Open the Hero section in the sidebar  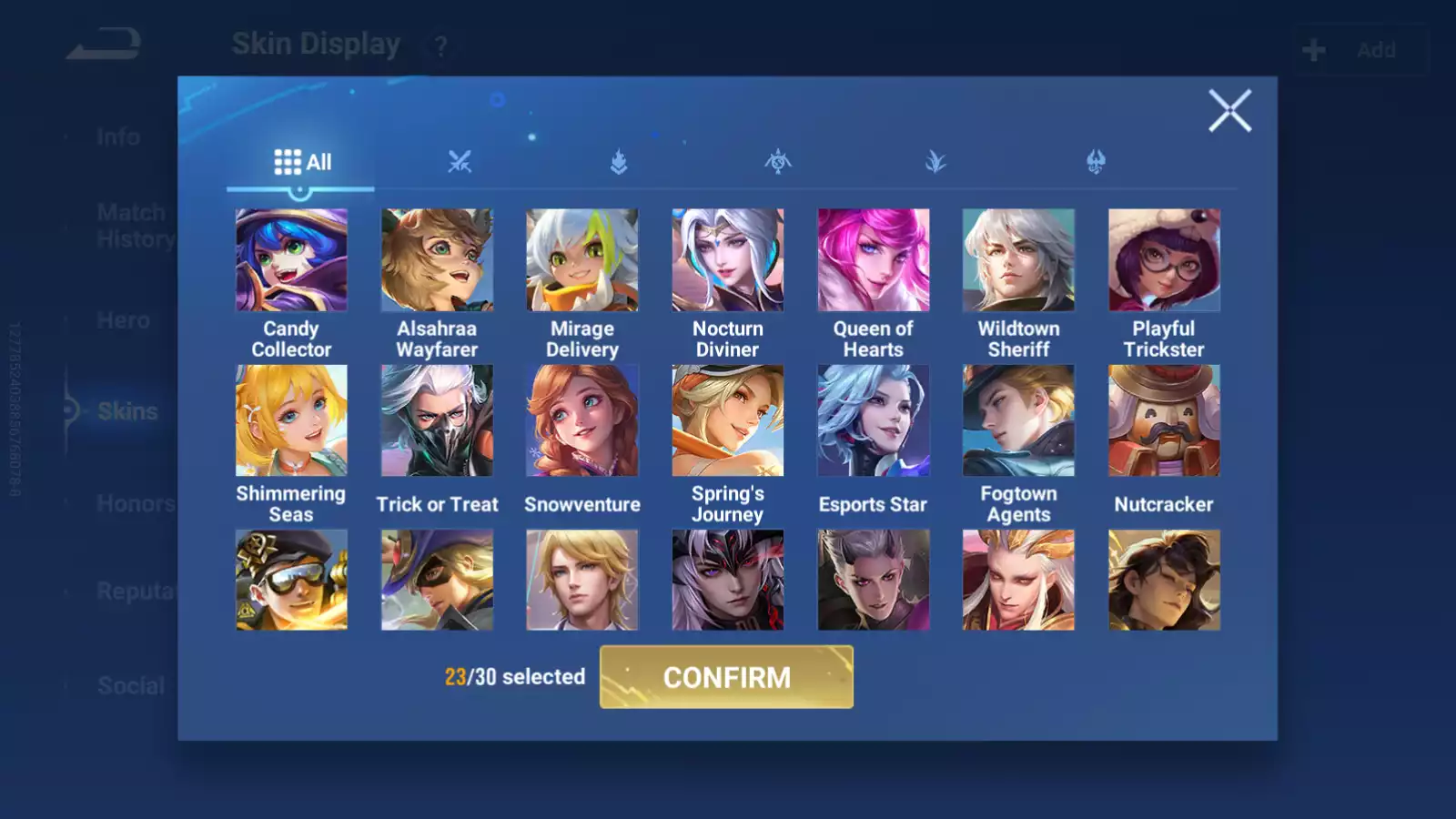pyautogui.click(x=125, y=320)
